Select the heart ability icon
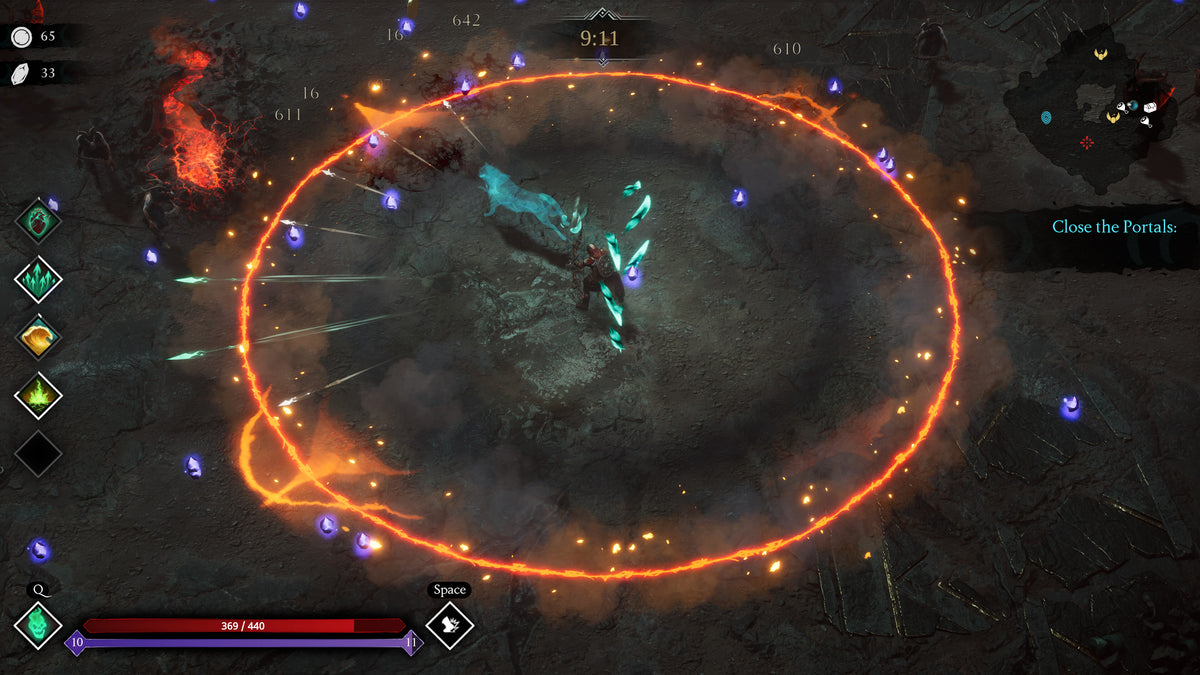Viewport: 1200px width, 675px height. [x=39, y=221]
